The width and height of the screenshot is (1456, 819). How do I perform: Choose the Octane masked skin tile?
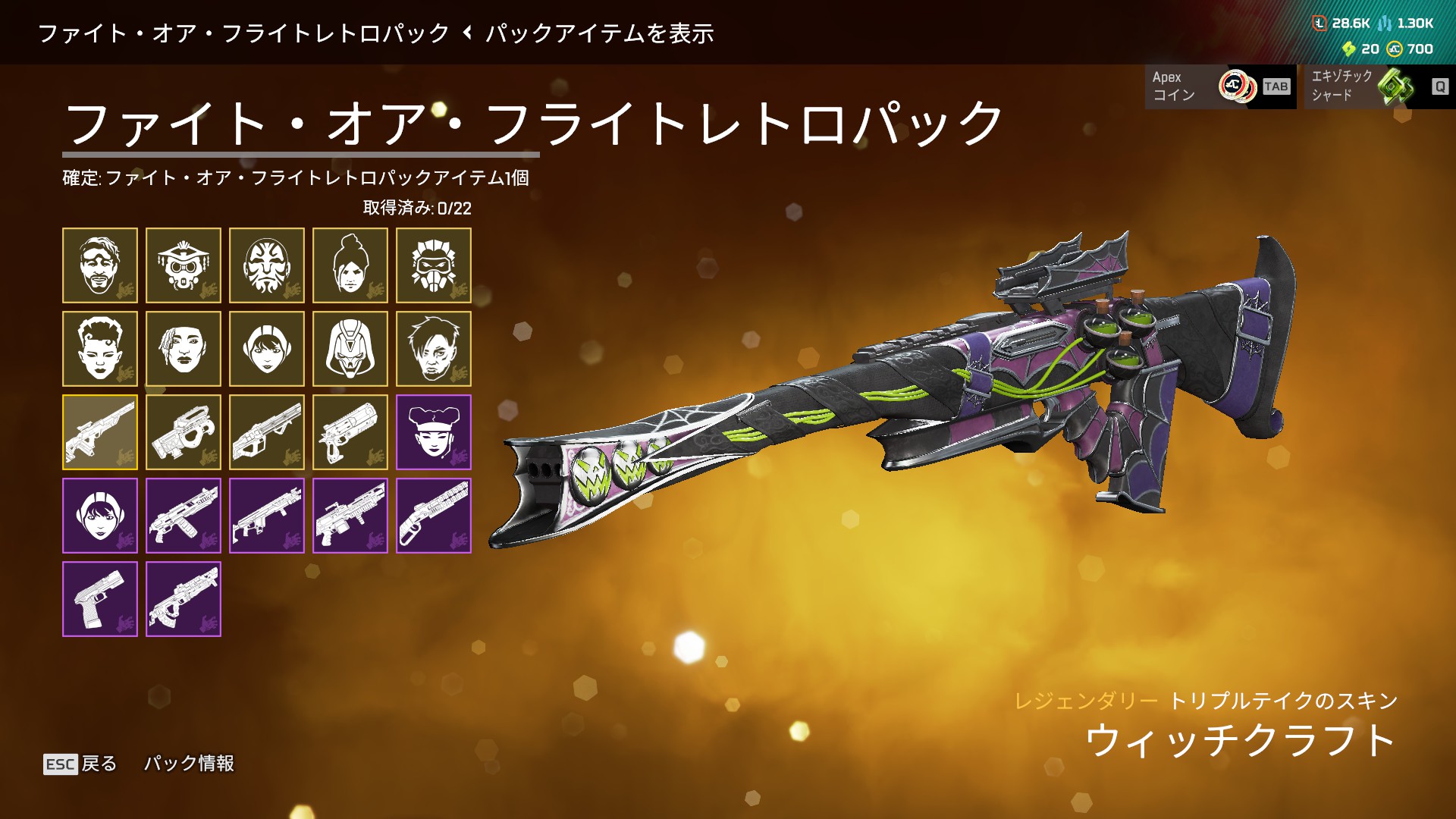coord(434,265)
